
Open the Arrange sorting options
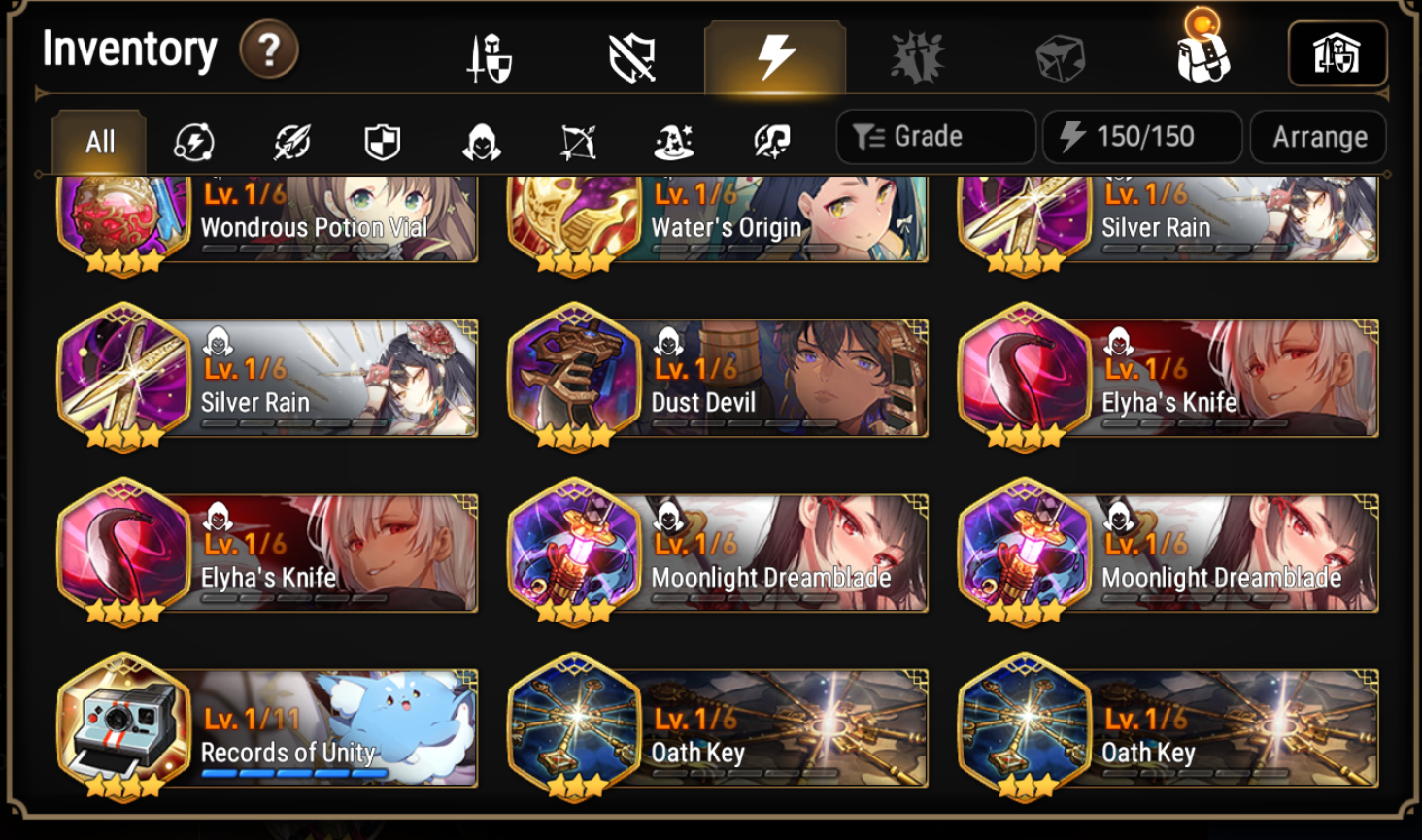[1318, 136]
